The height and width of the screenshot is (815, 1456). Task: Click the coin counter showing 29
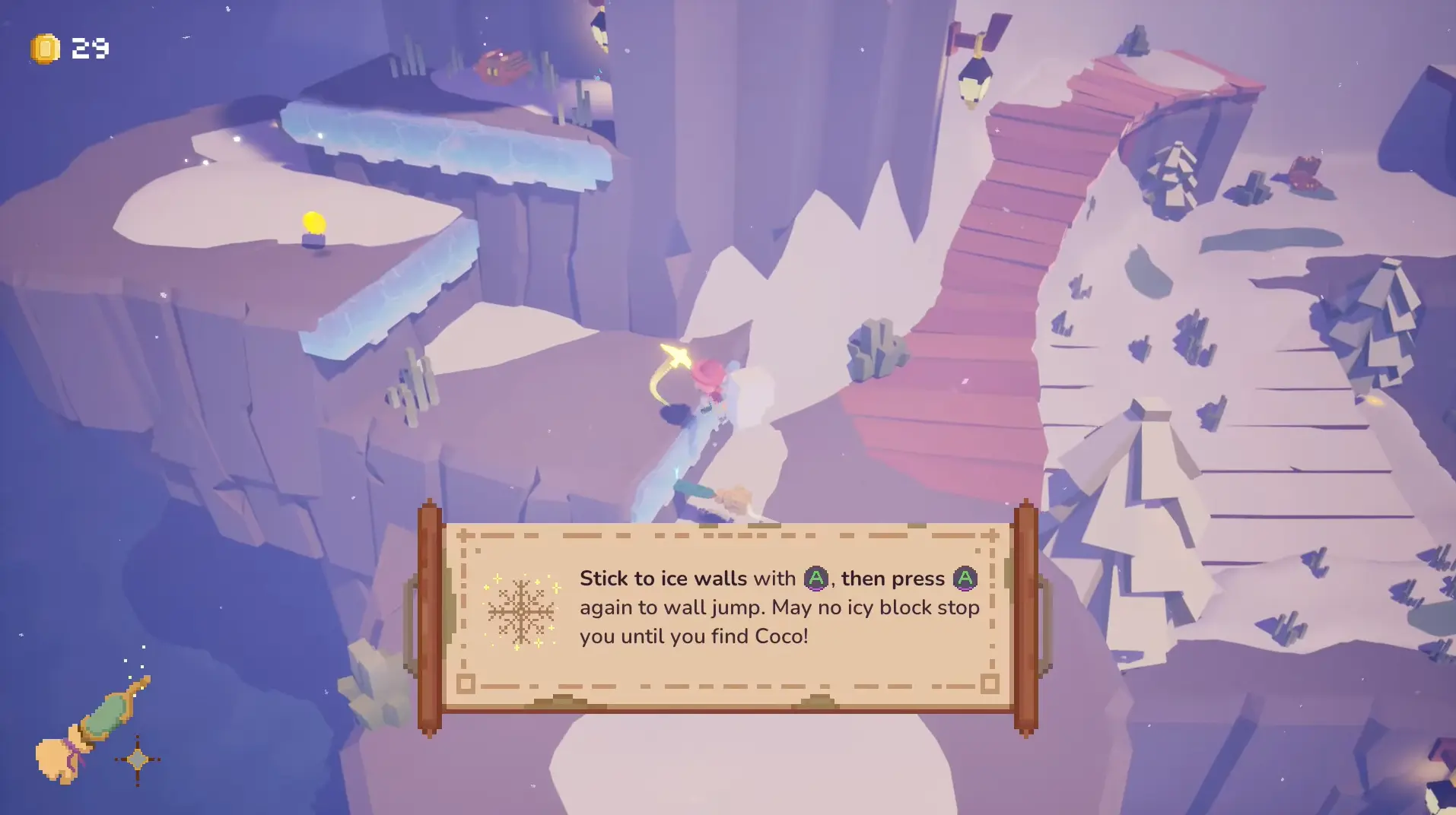click(x=88, y=48)
